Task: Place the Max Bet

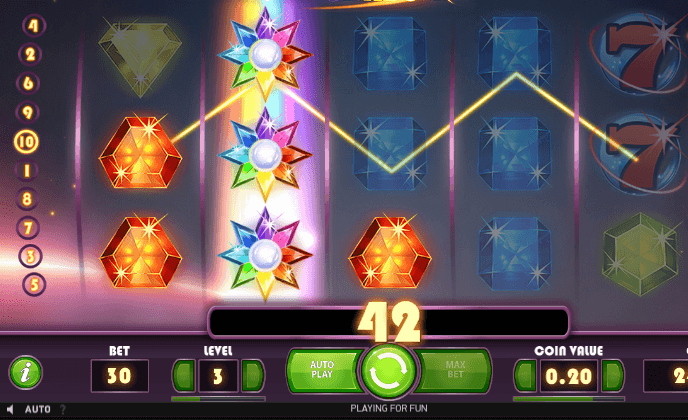Action: coord(453,371)
